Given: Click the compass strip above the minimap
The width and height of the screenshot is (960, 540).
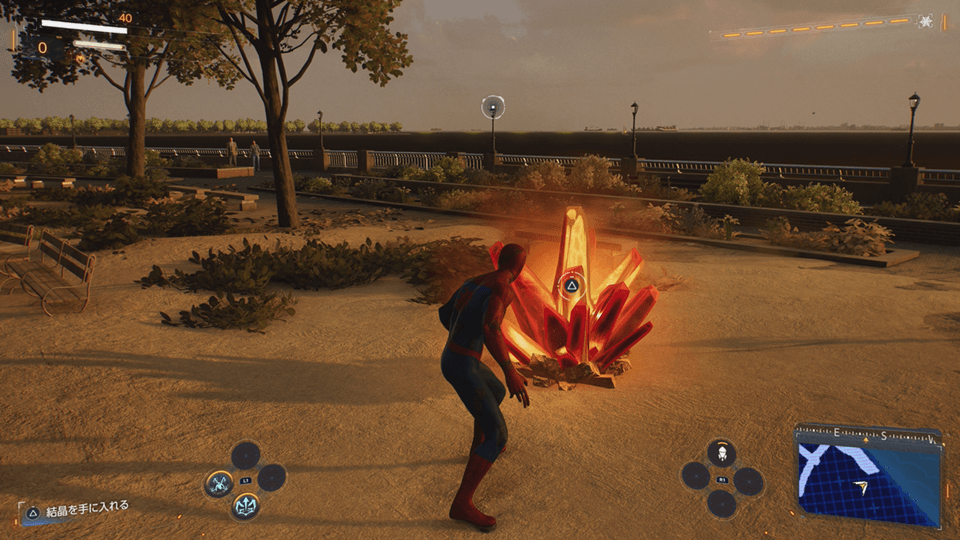Looking at the screenshot, I should pos(867,435).
